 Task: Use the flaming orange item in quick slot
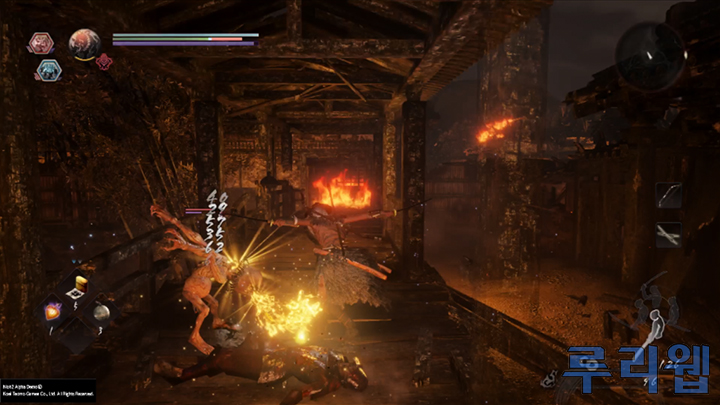52,311
